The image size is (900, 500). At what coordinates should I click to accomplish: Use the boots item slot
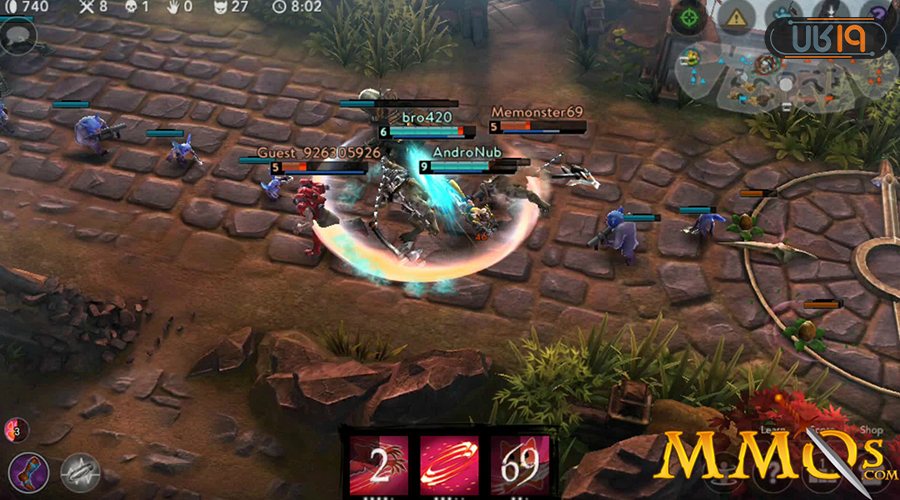point(28,472)
